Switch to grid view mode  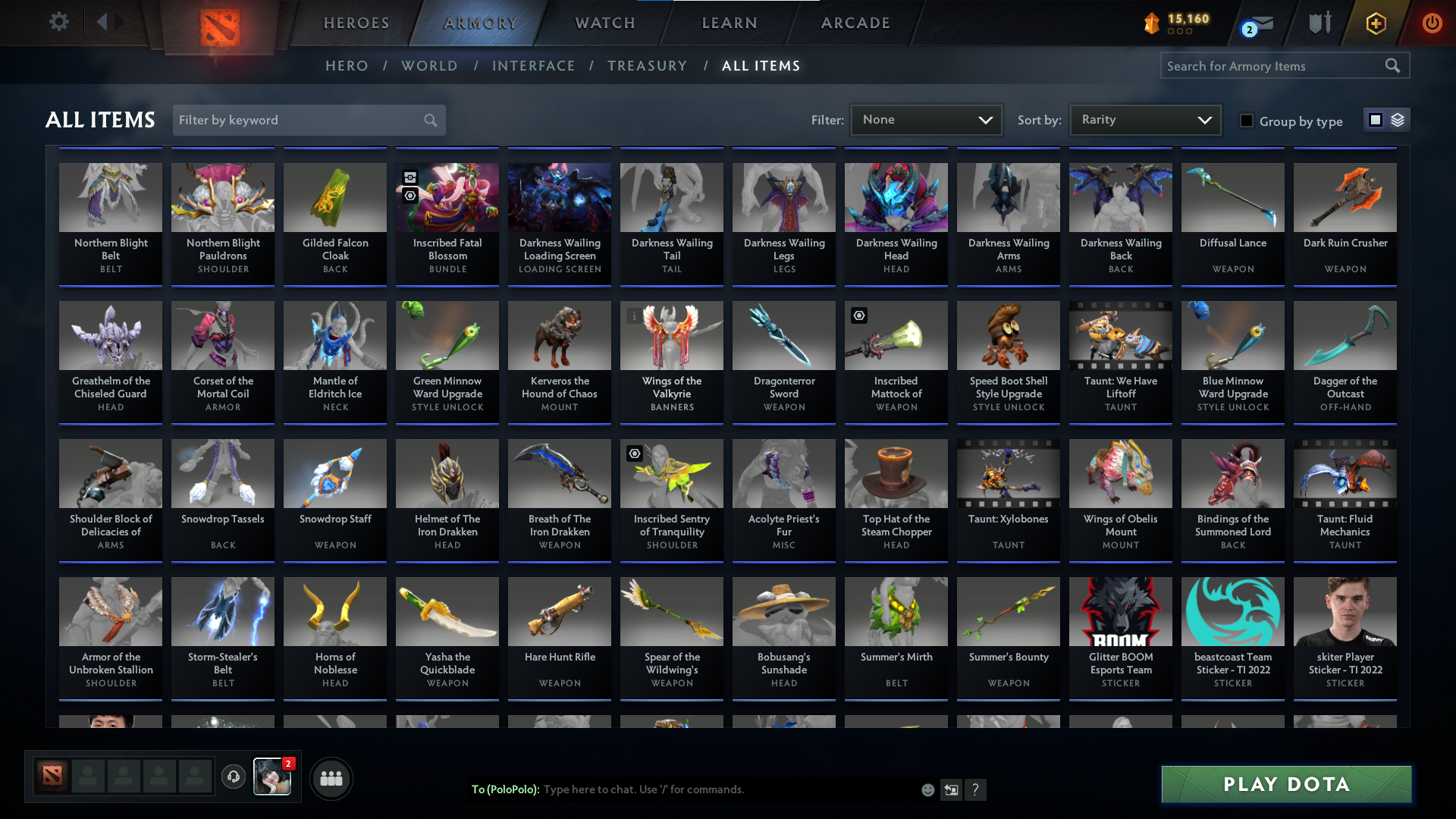click(1376, 119)
